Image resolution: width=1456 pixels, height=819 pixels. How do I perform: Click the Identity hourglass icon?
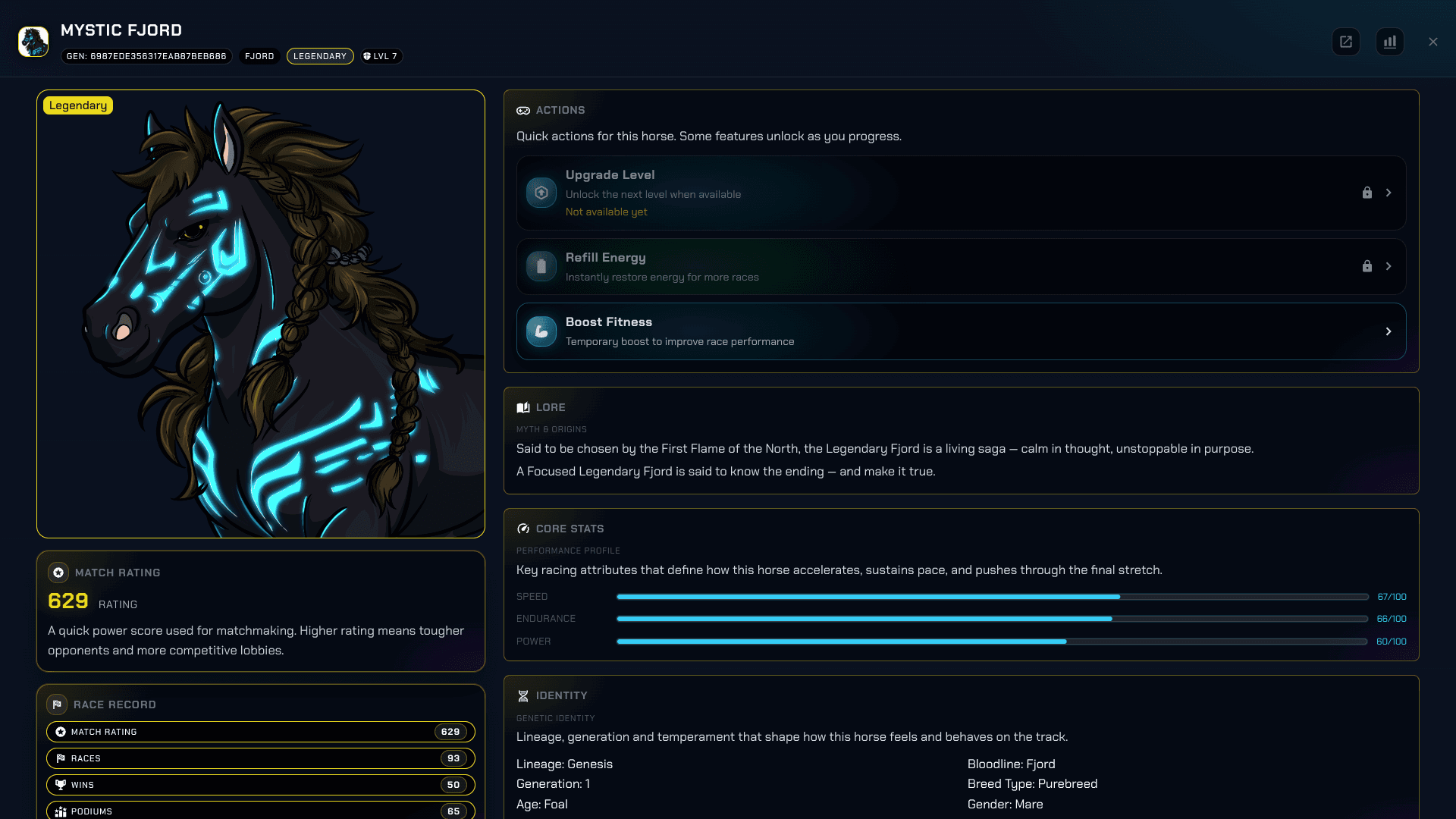click(x=523, y=695)
